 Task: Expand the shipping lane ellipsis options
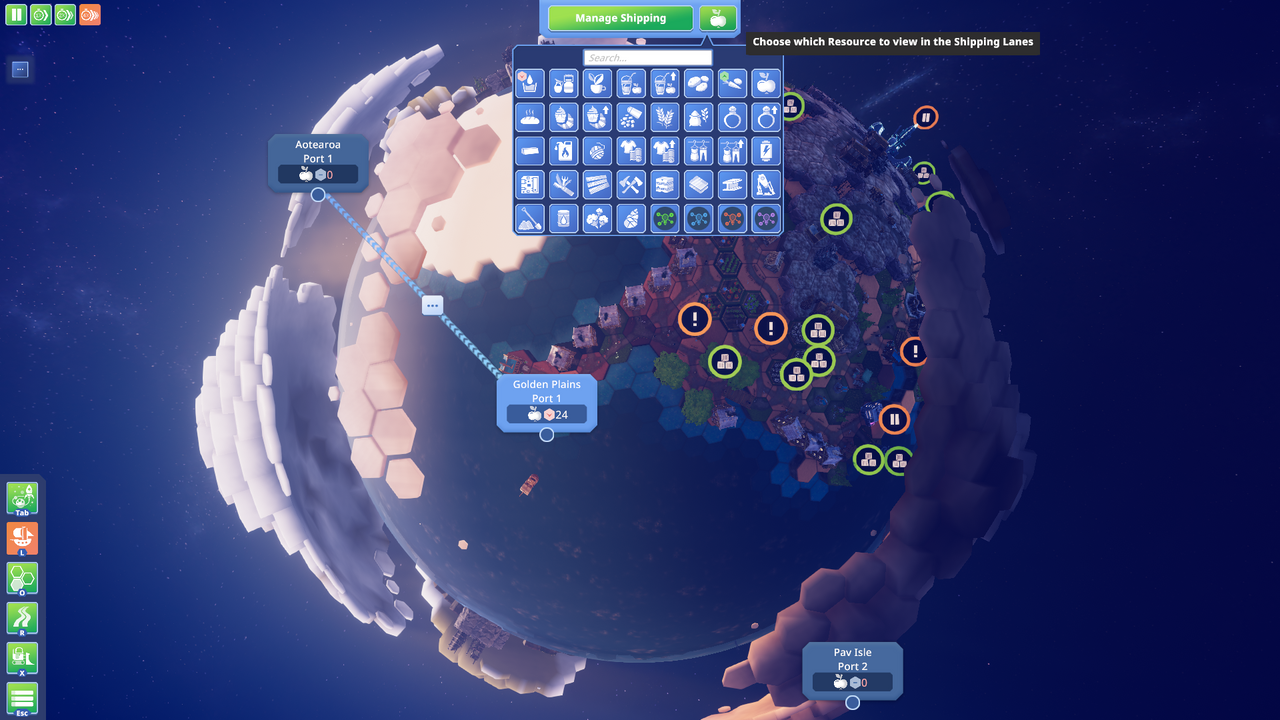point(432,306)
